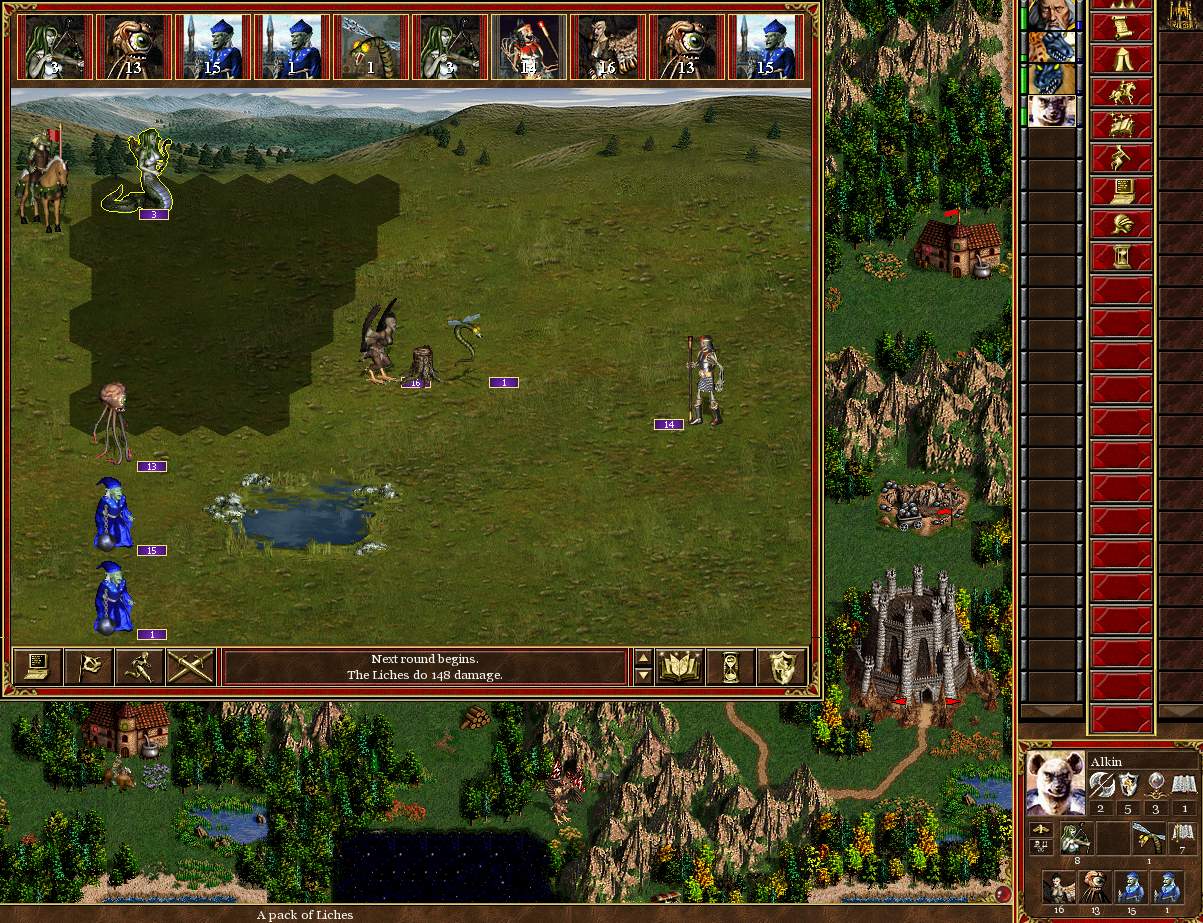Open the combat spellbook button
Image resolution: width=1203 pixels, height=923 pixels.
pos(680,667)
